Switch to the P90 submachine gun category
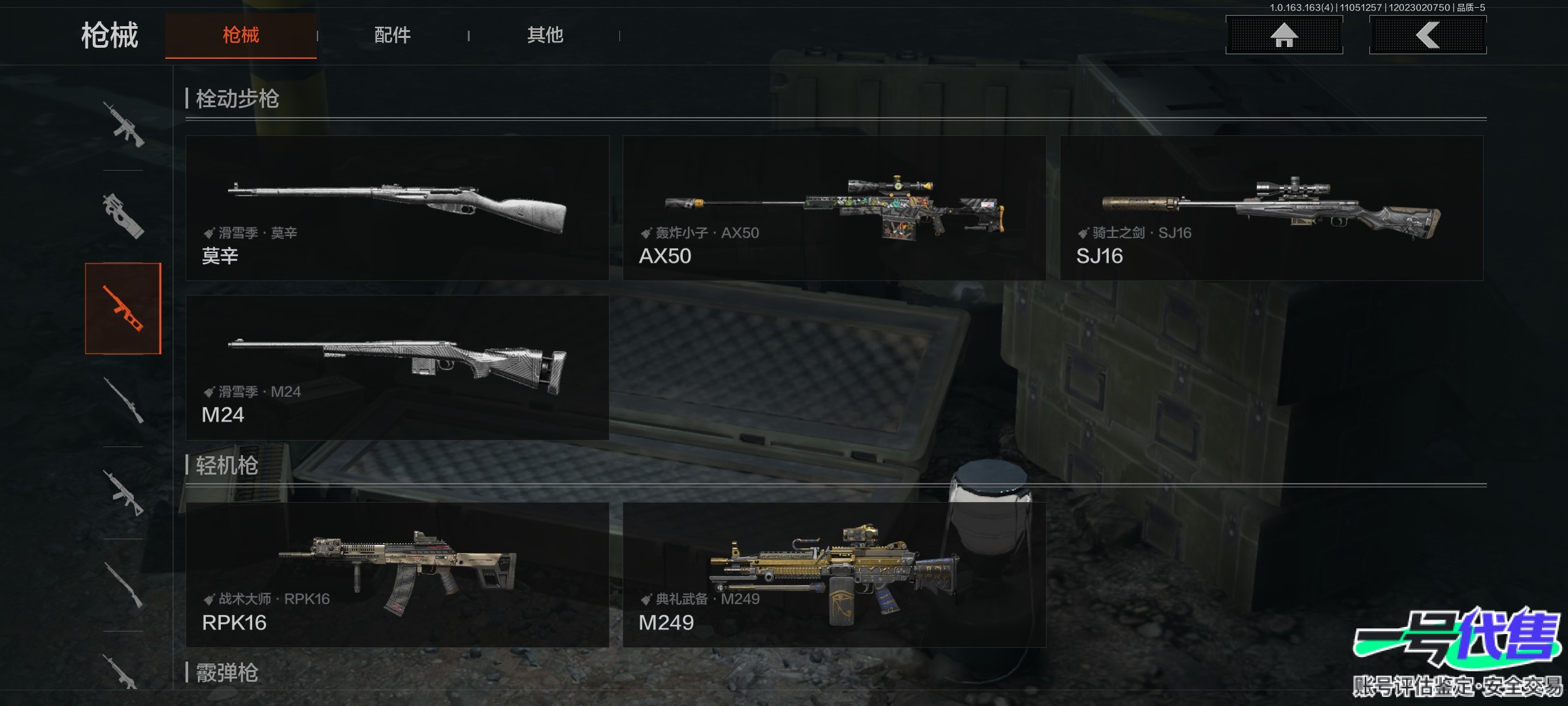The image size is (1568, 706). (x=123, y=216)
